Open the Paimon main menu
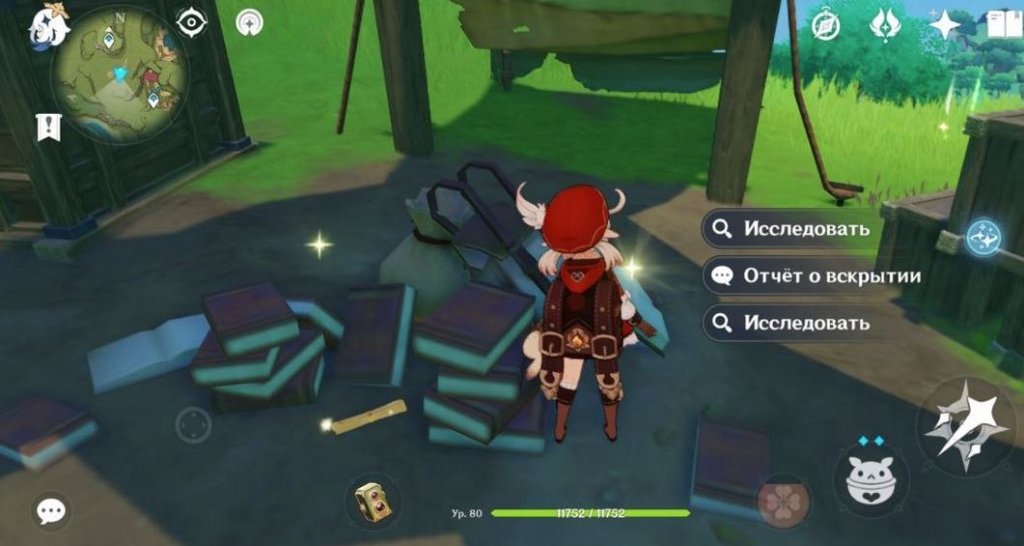The image size is (1024, 546). click(46, 26)
